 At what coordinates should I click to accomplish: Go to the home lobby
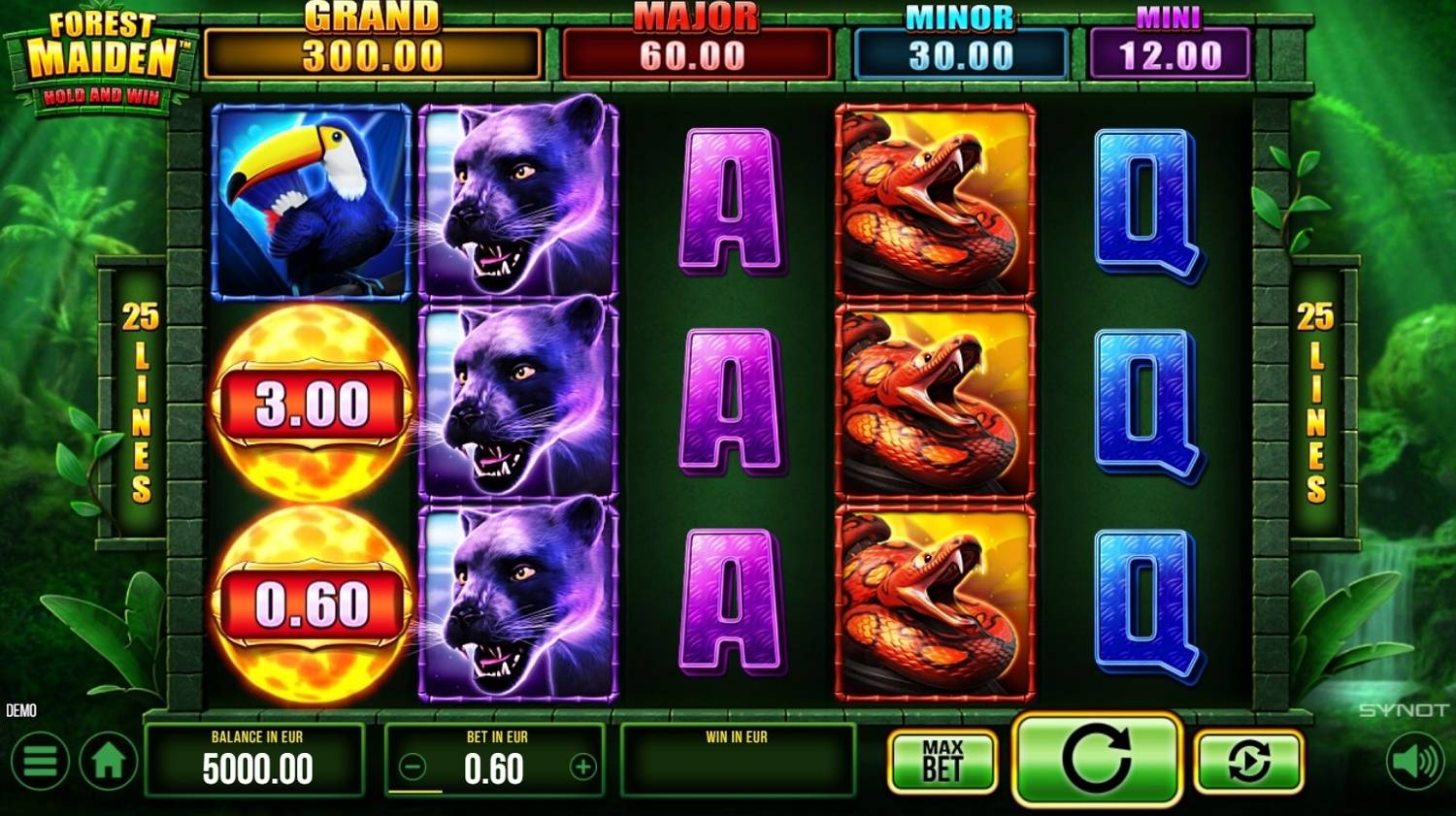[109, 761]
